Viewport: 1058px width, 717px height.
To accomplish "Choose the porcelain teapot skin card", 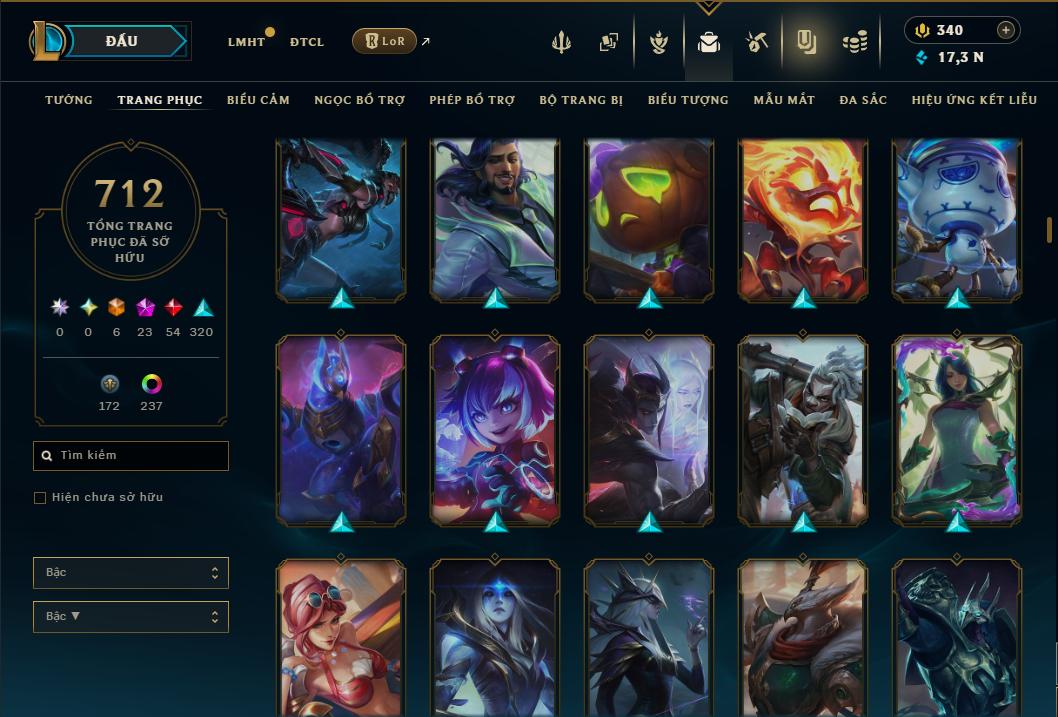I will tap(957, 220).
